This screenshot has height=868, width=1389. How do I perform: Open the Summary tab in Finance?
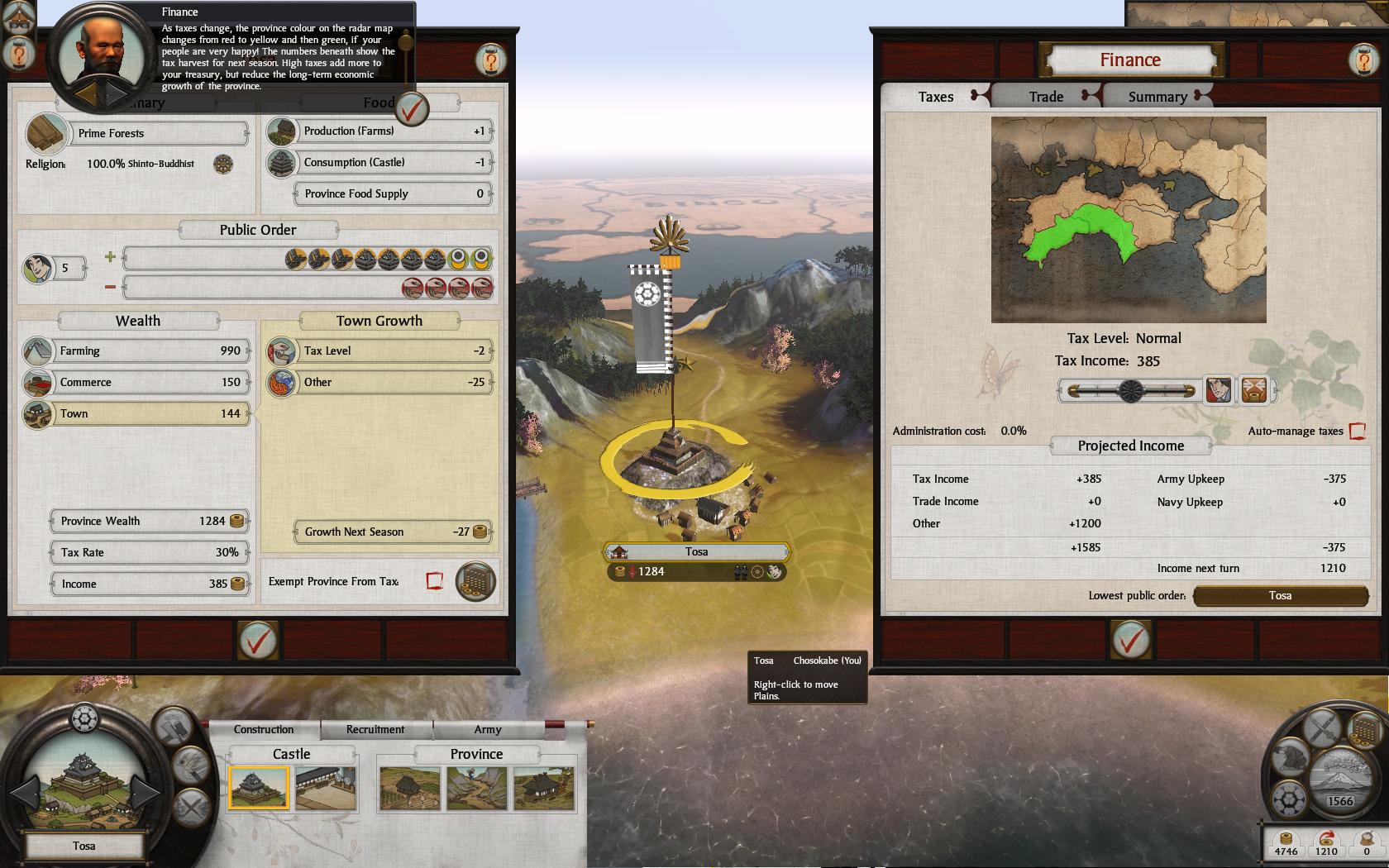click(1157, 97)
